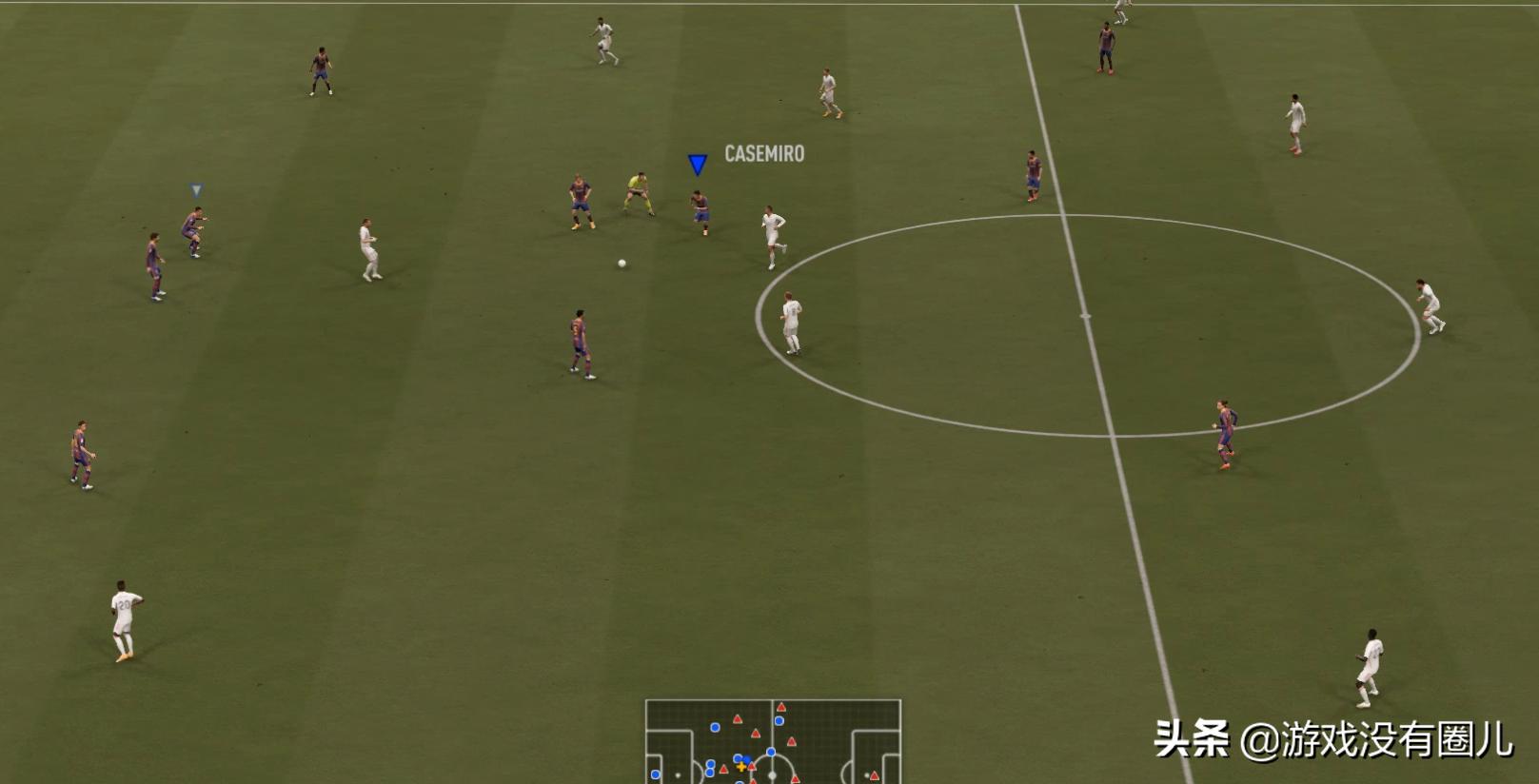
Task: Click the red triangle near the right penalty area on the radar
Action: point(874,775)
